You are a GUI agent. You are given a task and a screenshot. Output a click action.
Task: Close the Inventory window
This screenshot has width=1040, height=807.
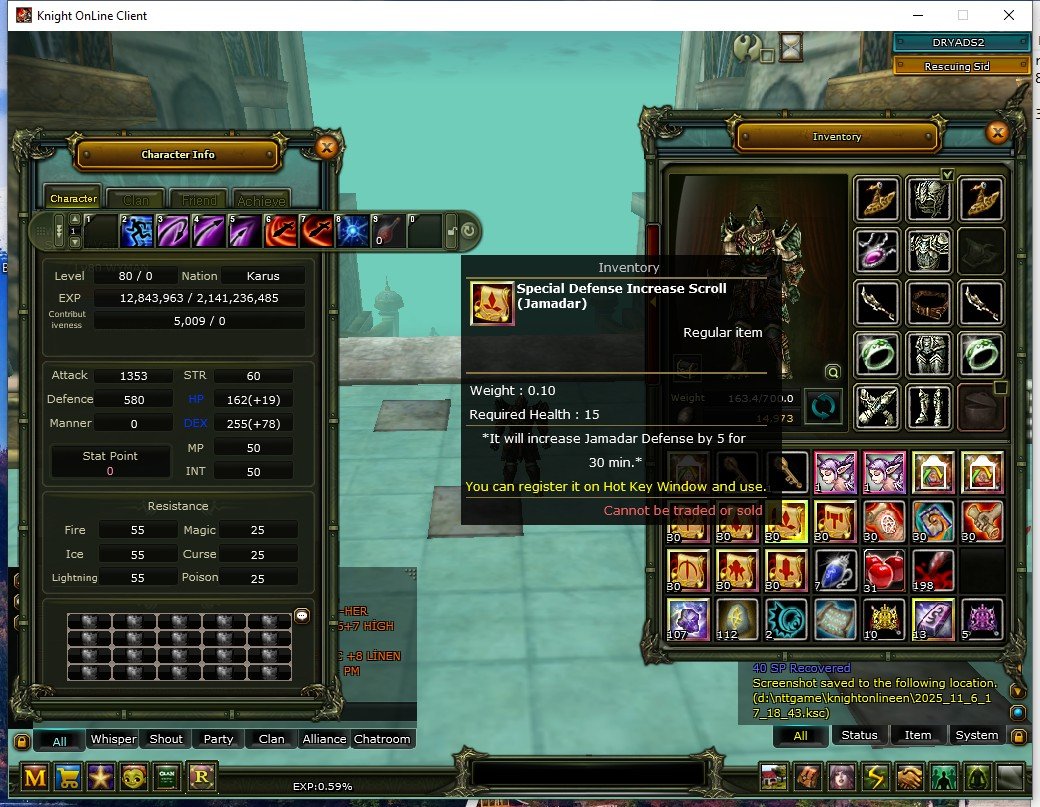tap(997, 132)
